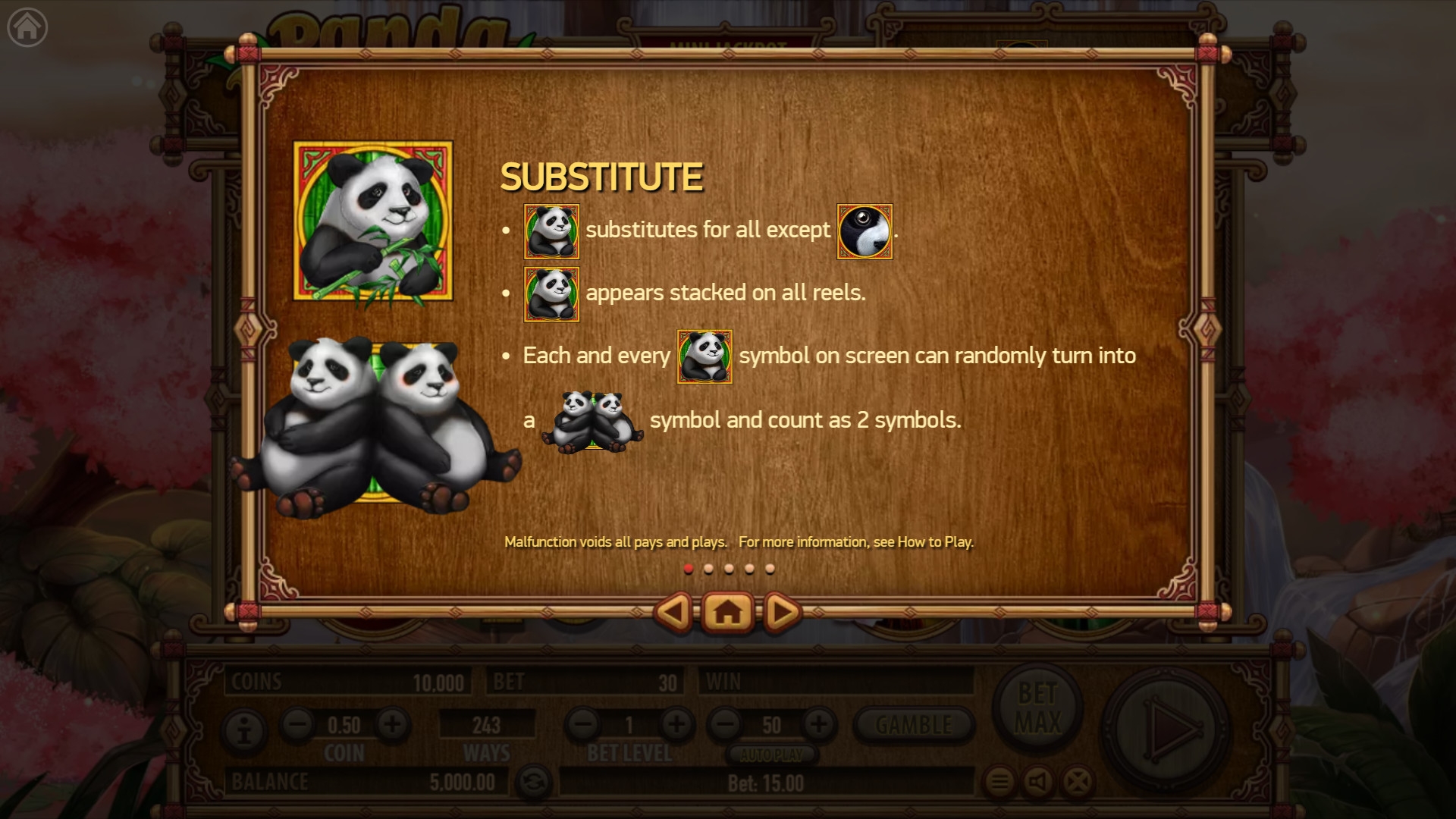Open the hamburger menu icon
The image size is (1456, 819).
pos(999,781)
